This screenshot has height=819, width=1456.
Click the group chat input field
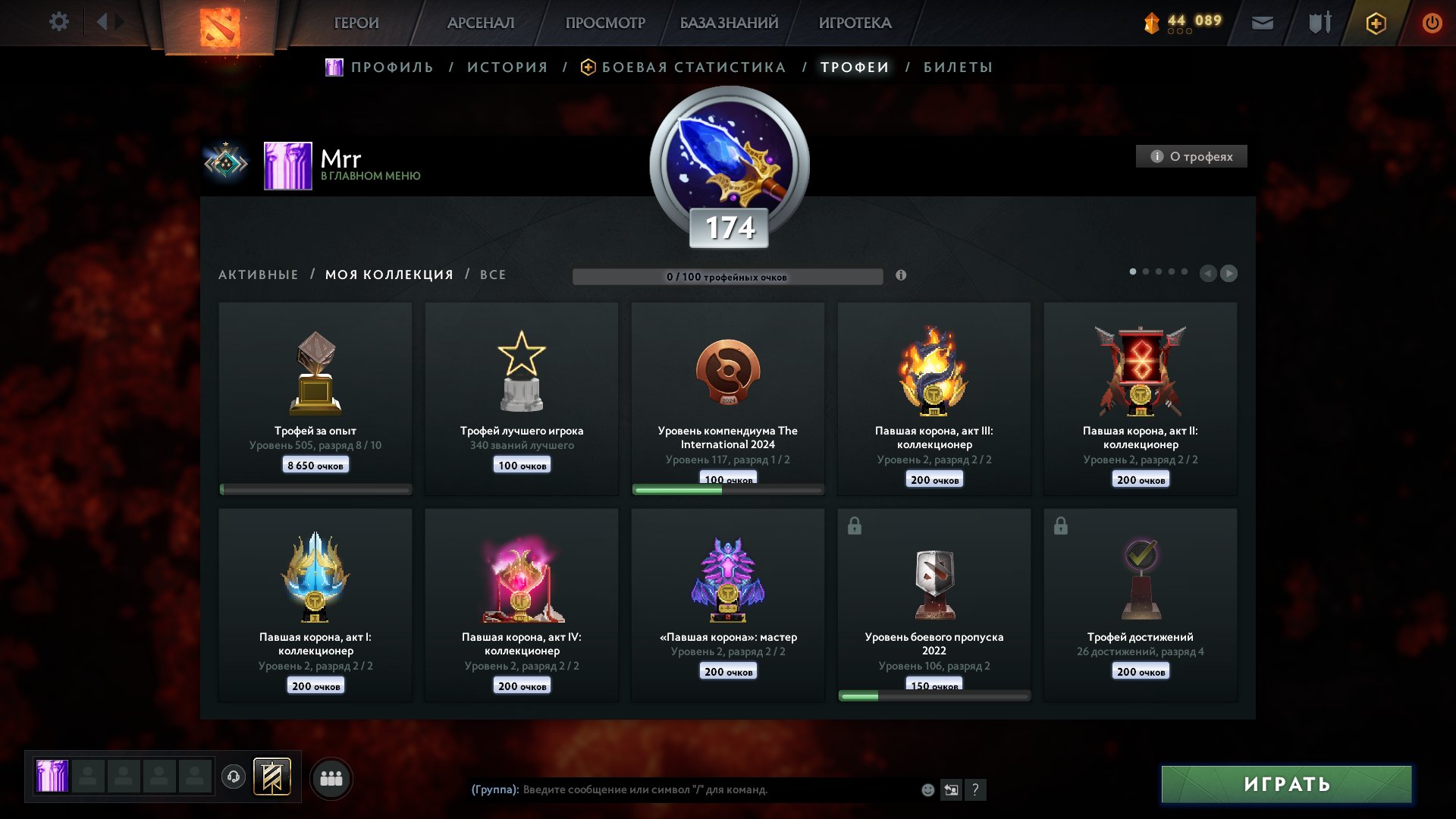pyautogui.click(x=682, y=790)
